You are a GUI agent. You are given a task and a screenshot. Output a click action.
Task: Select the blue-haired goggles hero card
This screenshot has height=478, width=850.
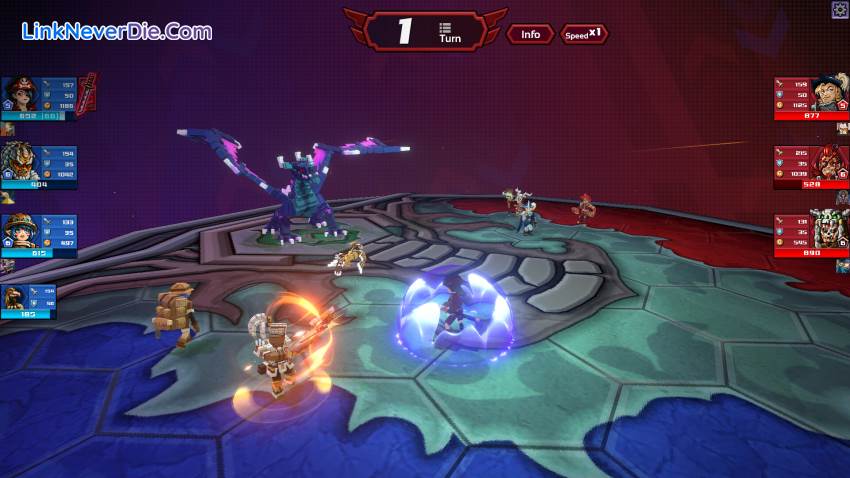pyautogui.click(x=39, y=235)
